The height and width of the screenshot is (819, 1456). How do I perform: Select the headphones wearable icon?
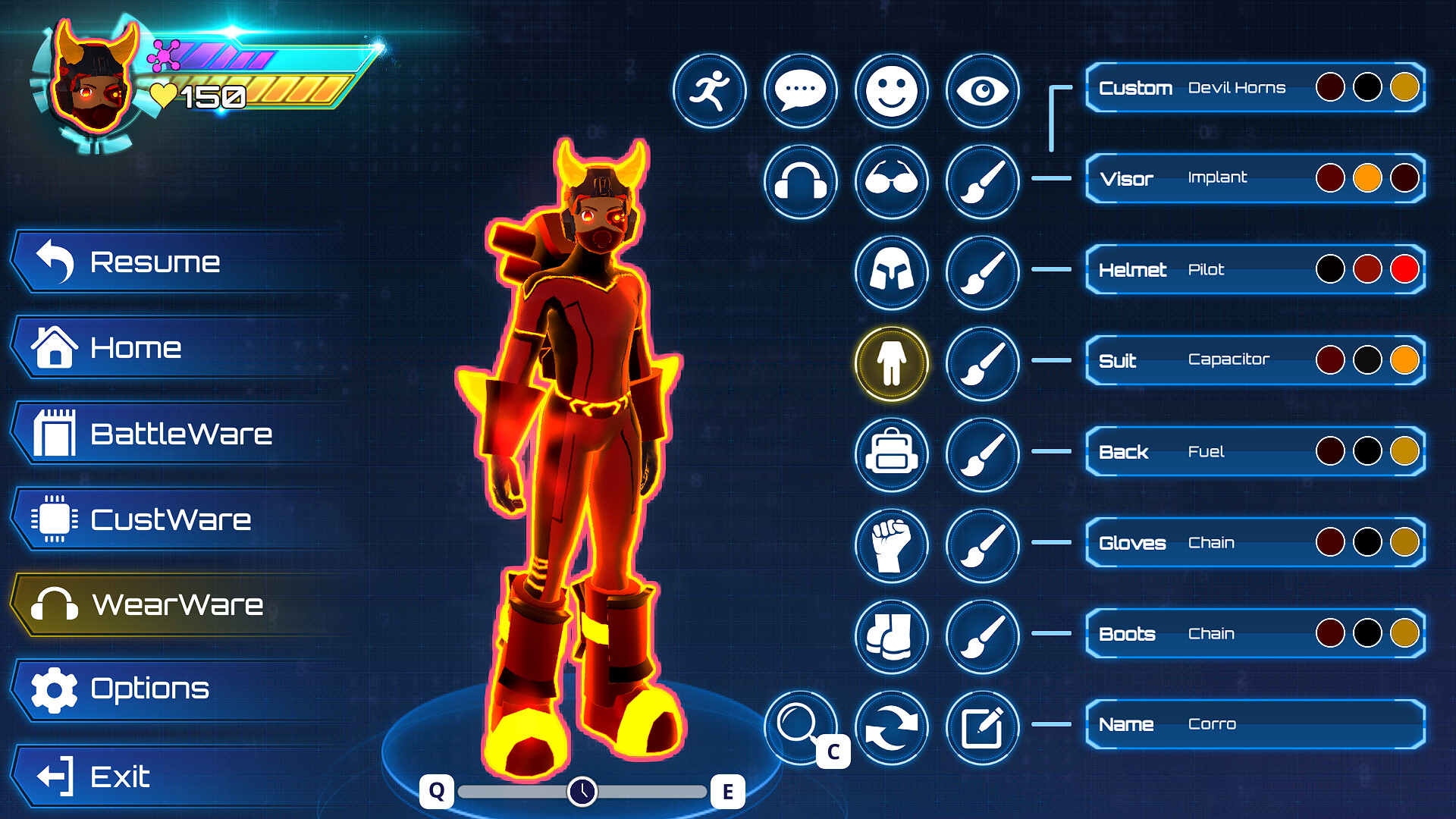(801, 182)
